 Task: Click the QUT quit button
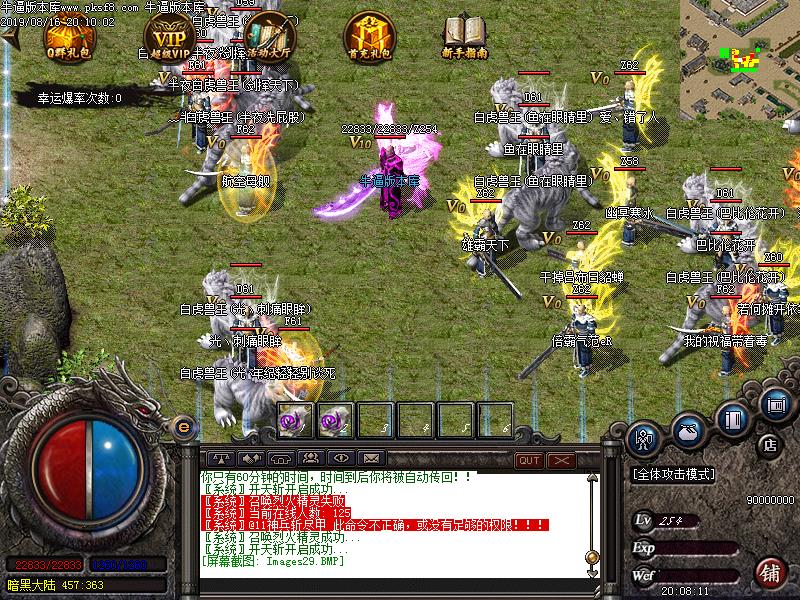click(529, 460)
